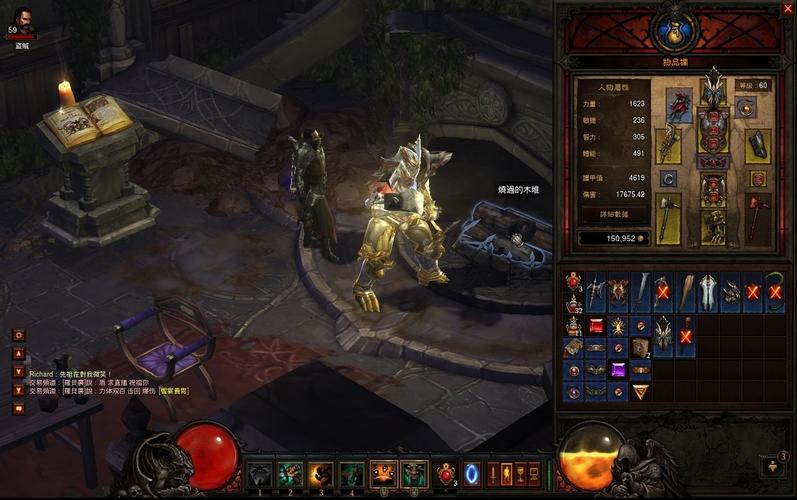Select the equipped boots slot
This screenshot has width=797, height=500.
coord(713,227)
